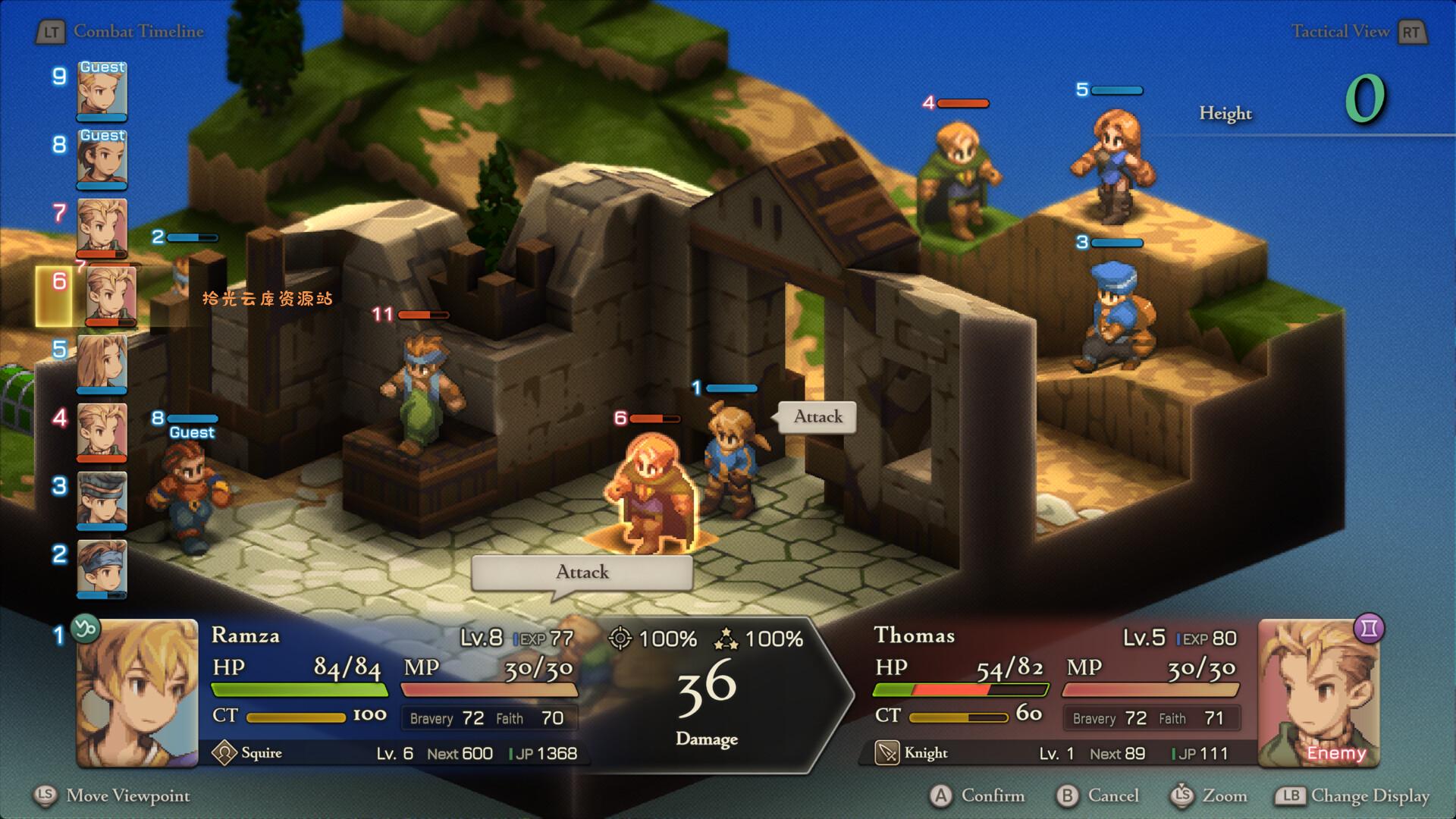The image size is (1456, 819).
Task: Click the Capricorn zodiac badge on Ramza's portrait
Action: [x=85, y=629]
